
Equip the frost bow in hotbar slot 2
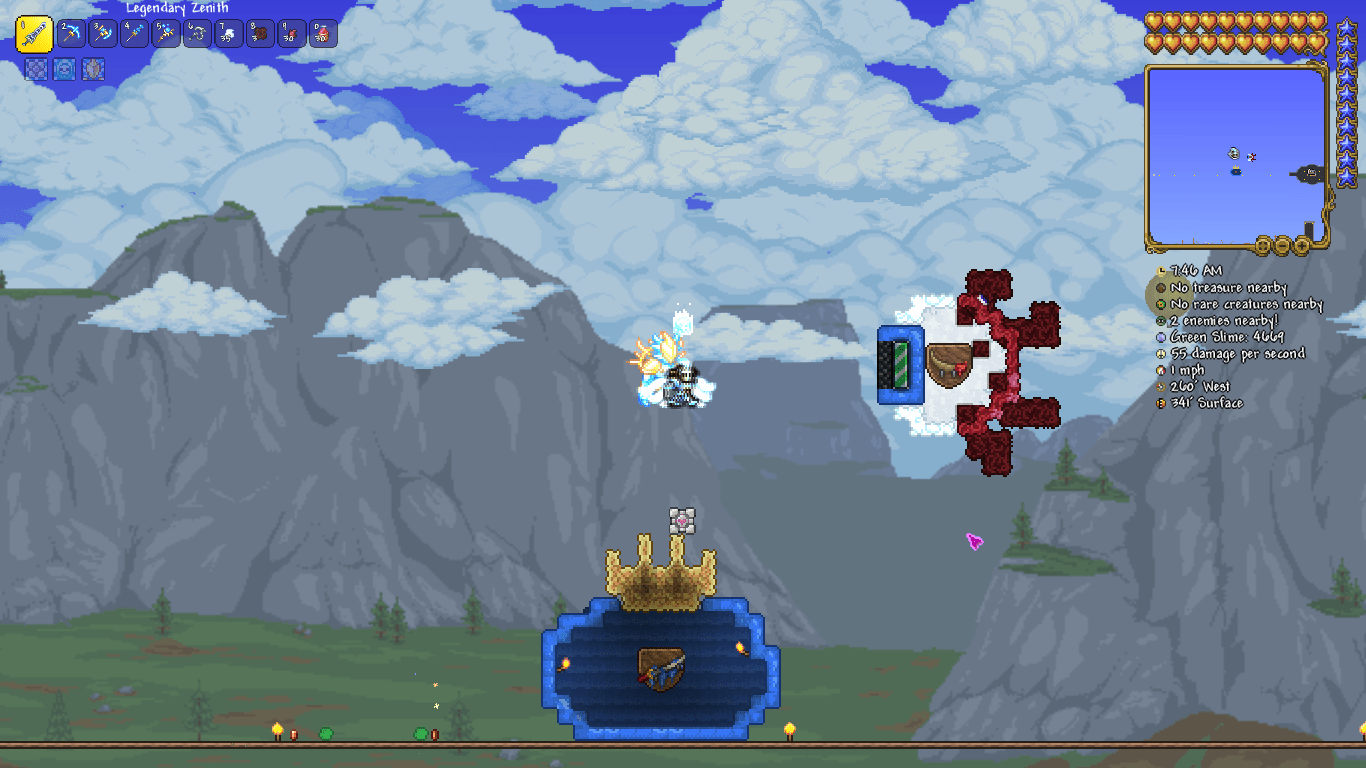click(x=71, y=33)
